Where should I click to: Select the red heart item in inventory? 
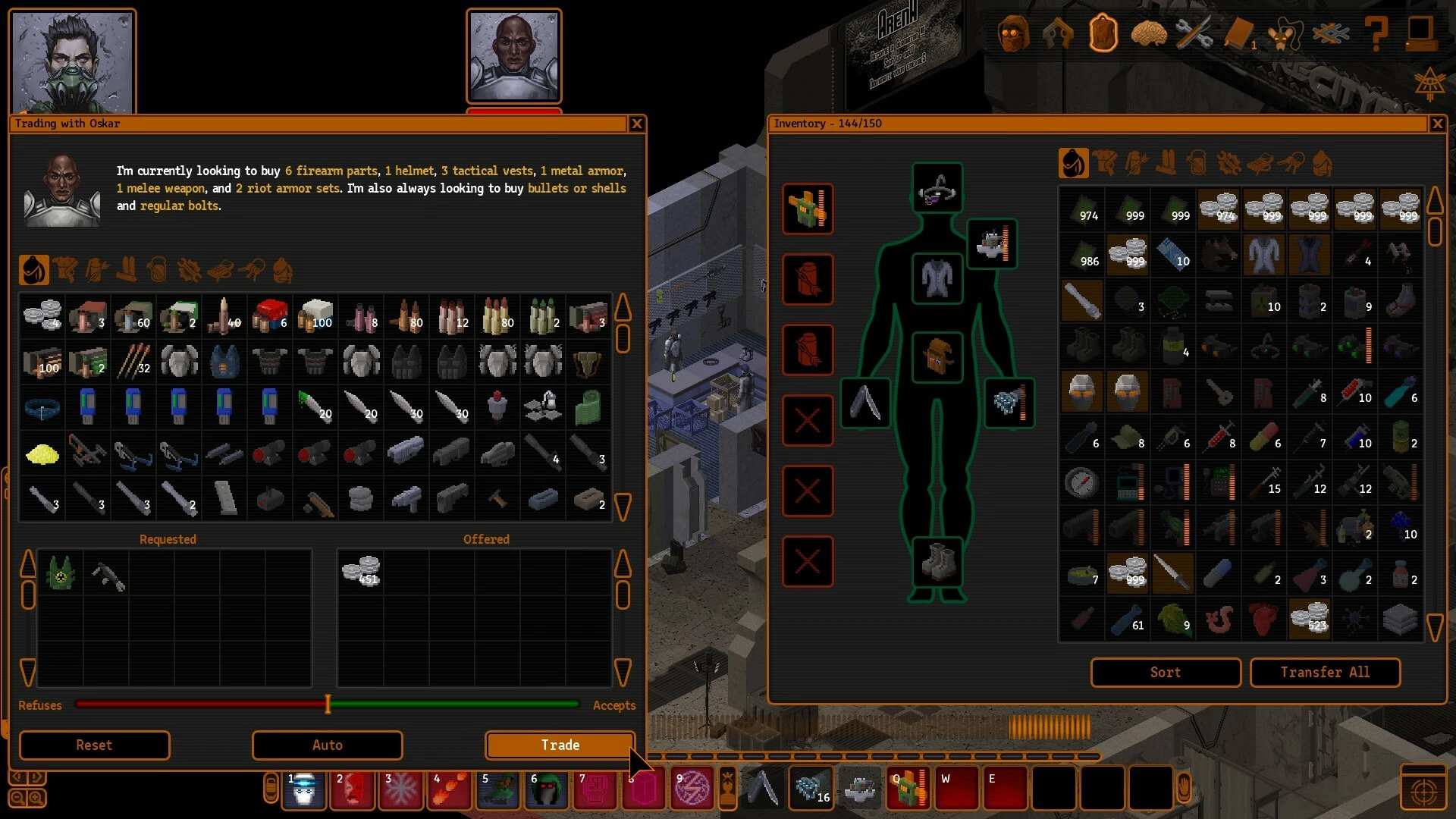coord(1263,619)
